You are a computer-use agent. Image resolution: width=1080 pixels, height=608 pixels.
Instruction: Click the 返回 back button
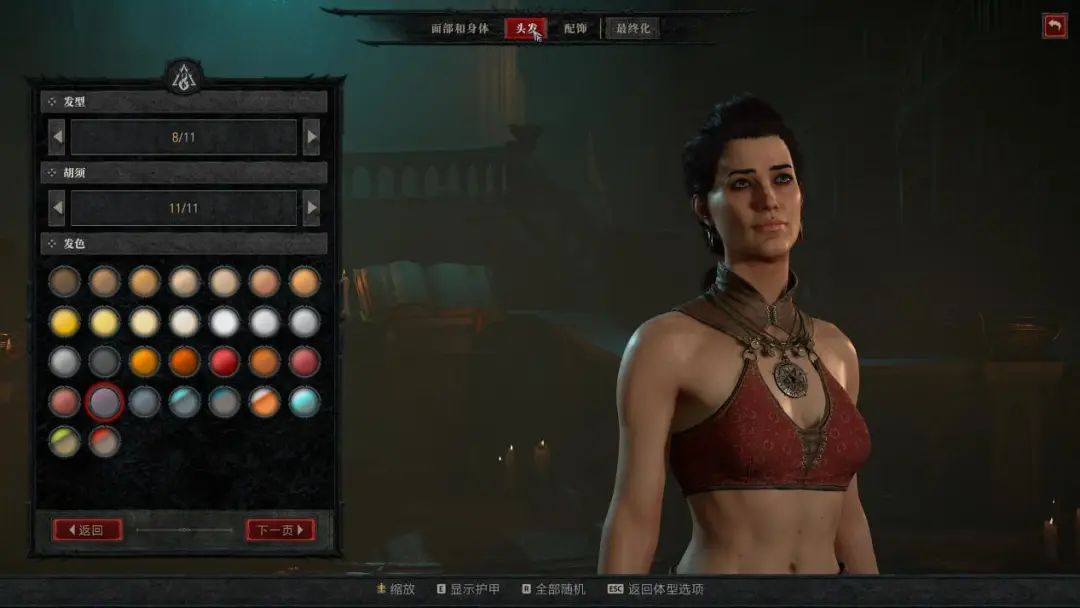(x=87, y=530)
